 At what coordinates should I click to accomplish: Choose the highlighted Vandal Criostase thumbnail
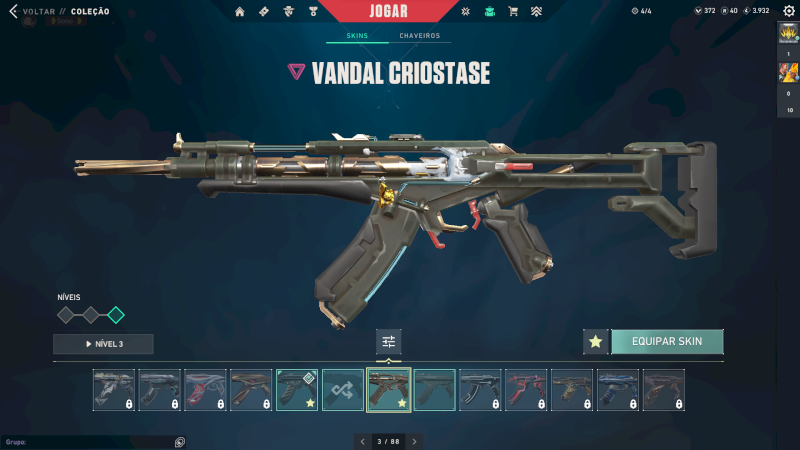click(x=389, y=390)
